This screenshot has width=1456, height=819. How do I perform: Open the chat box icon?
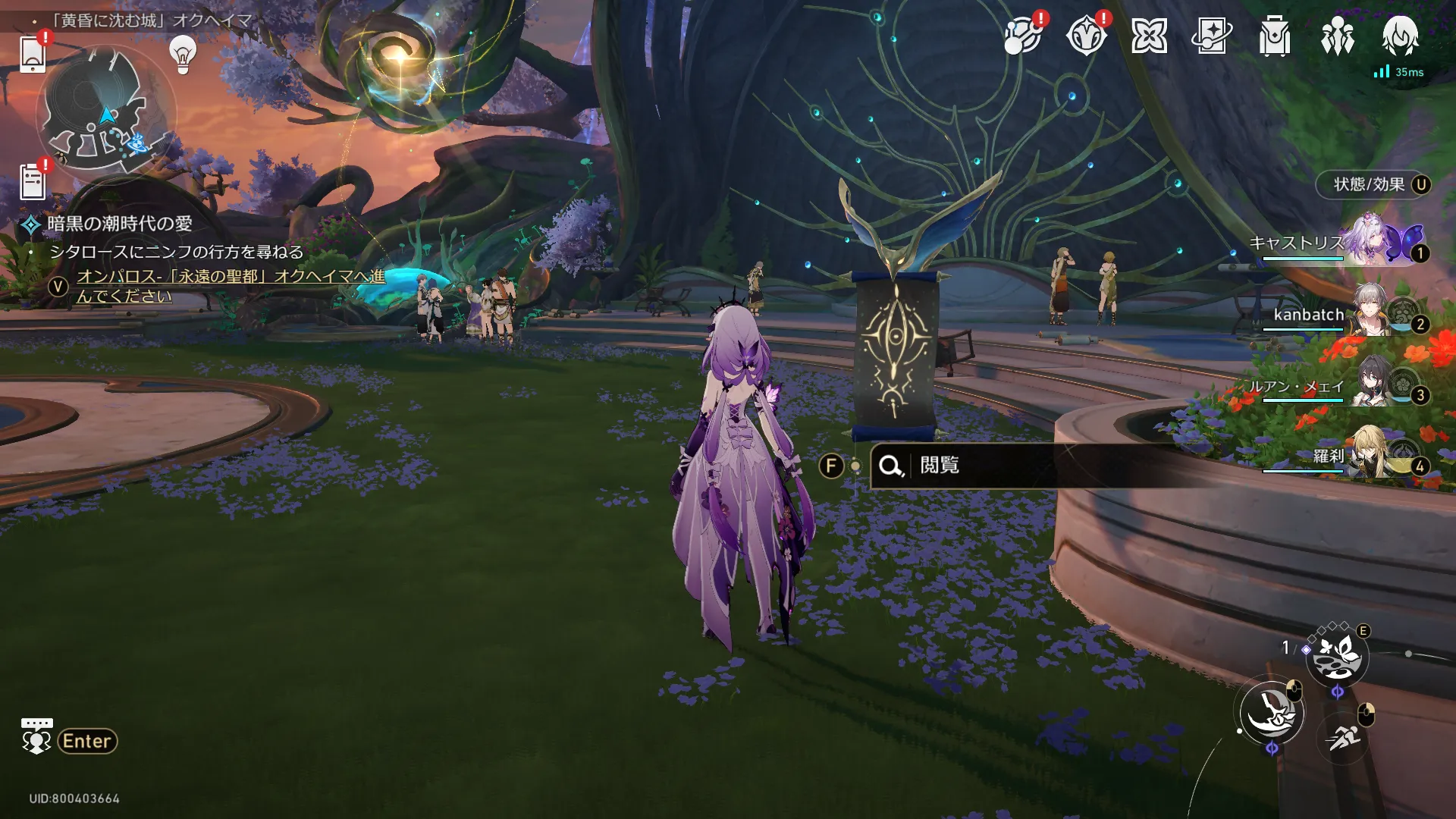pos(36,736)
